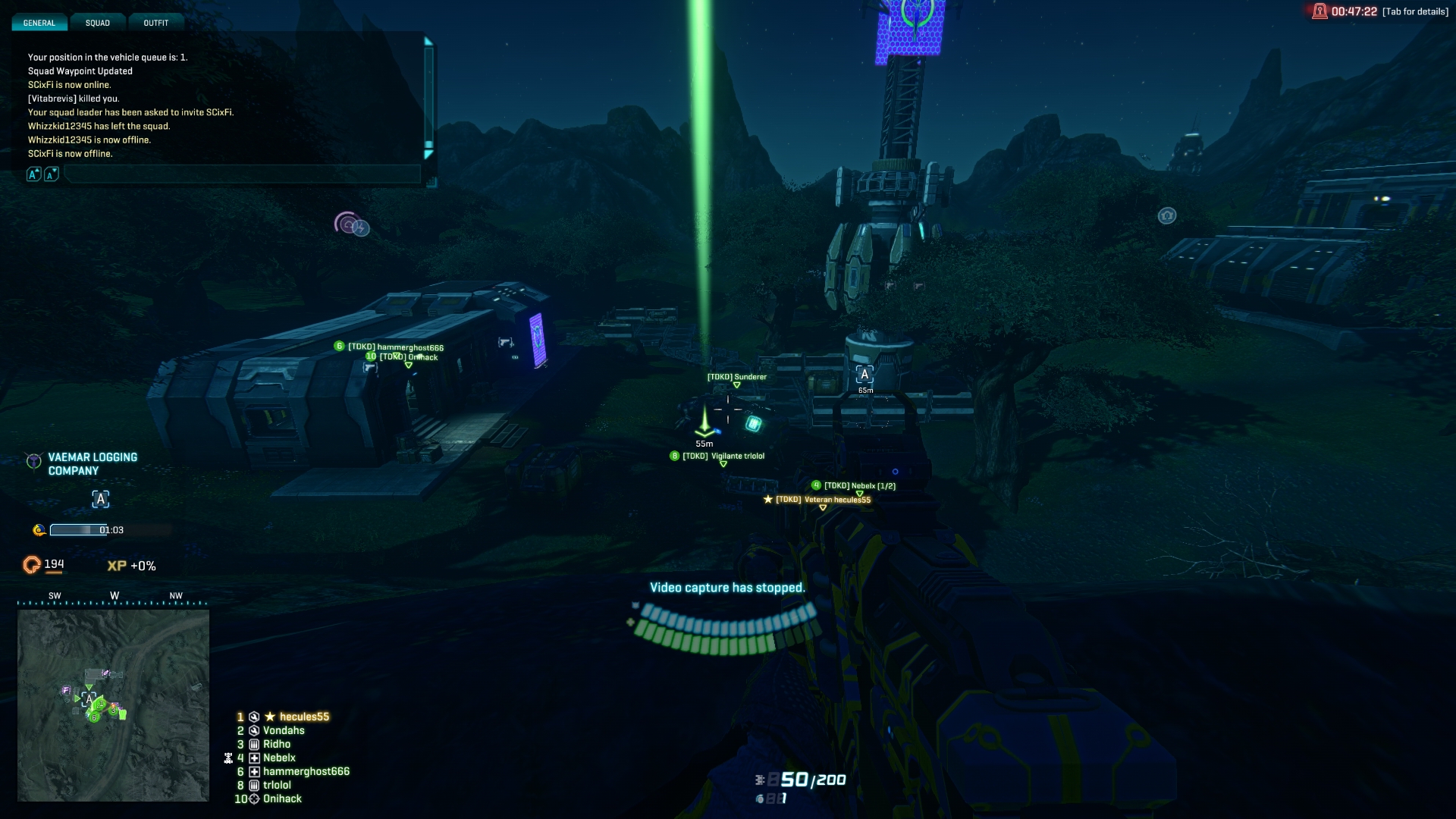
Task: Select trlolol in the squad list
Action: tap(277, 785)
